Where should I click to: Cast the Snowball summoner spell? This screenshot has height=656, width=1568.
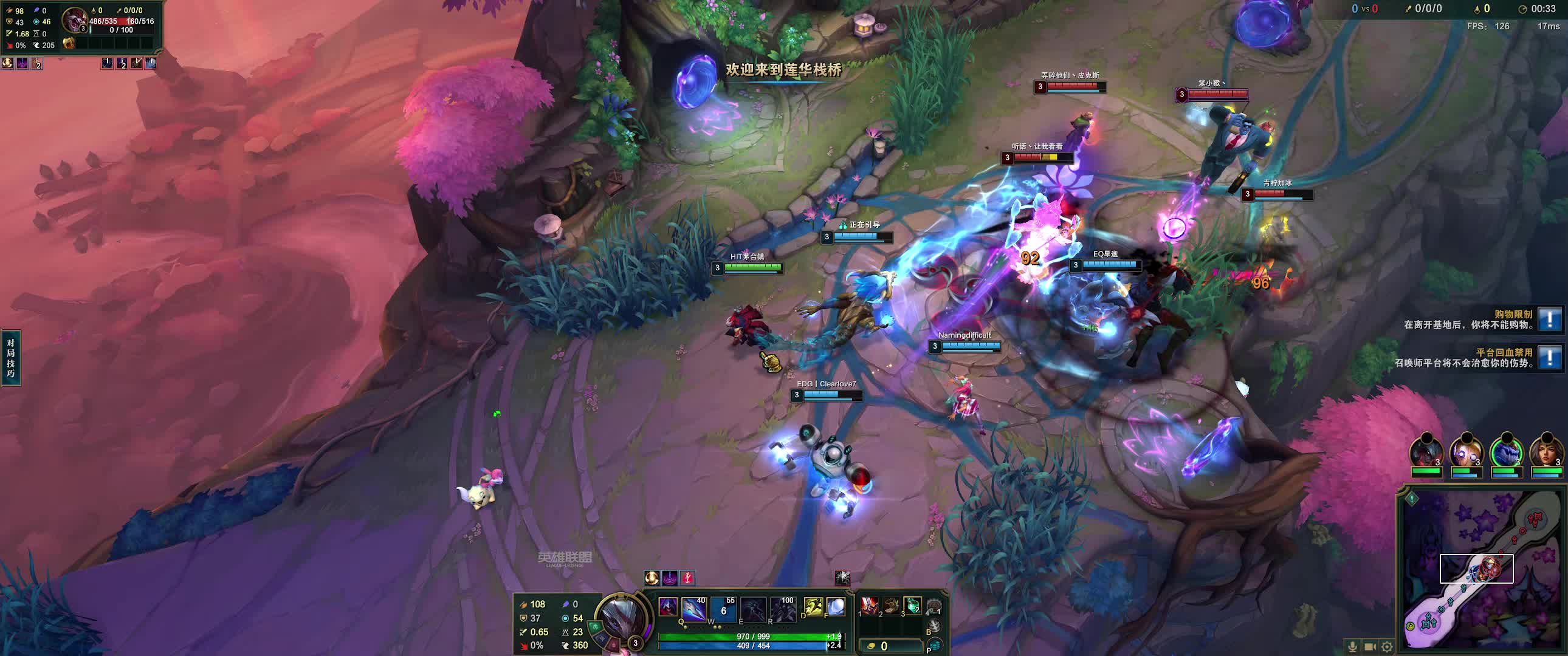[x=836, y=607]
